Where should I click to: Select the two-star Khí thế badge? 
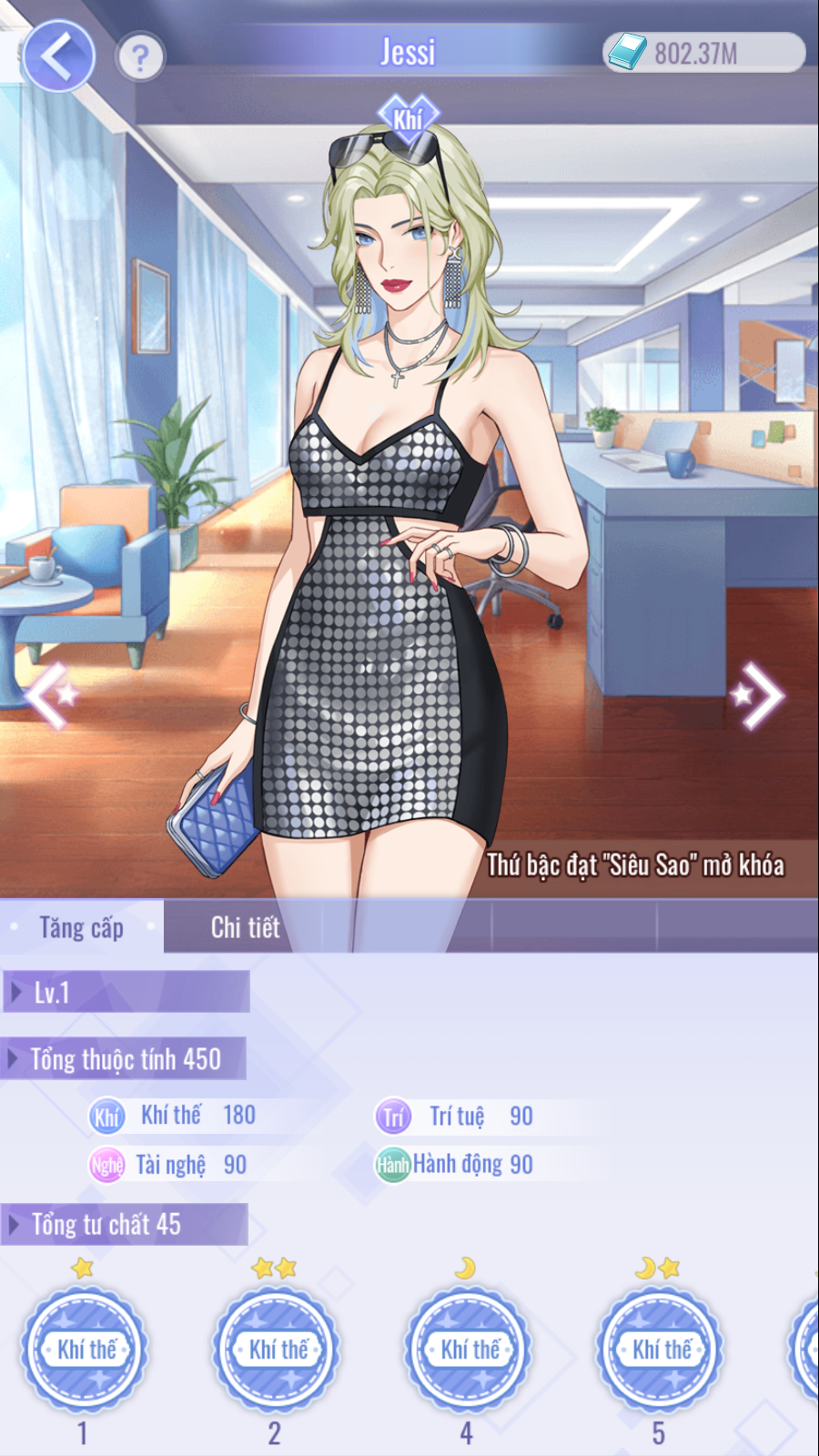pyautogui.click(x=277, y=1349)
